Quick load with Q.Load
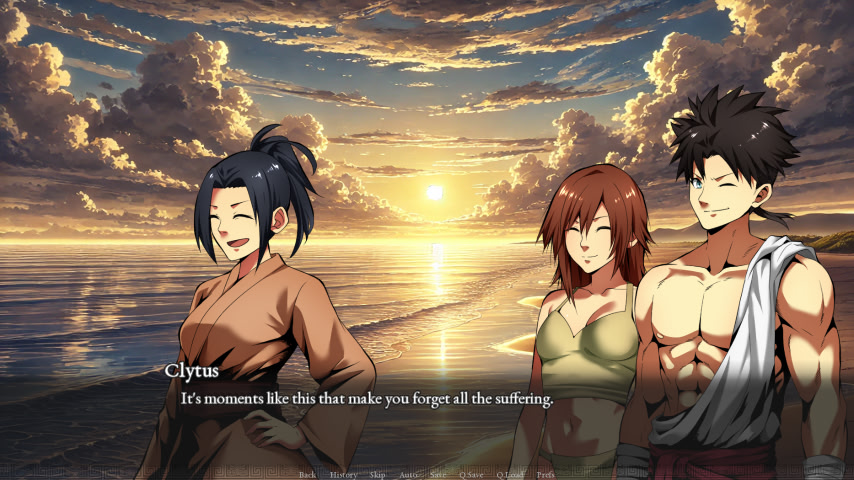Viewport: 854px width, 480px height. coord(510,474)
